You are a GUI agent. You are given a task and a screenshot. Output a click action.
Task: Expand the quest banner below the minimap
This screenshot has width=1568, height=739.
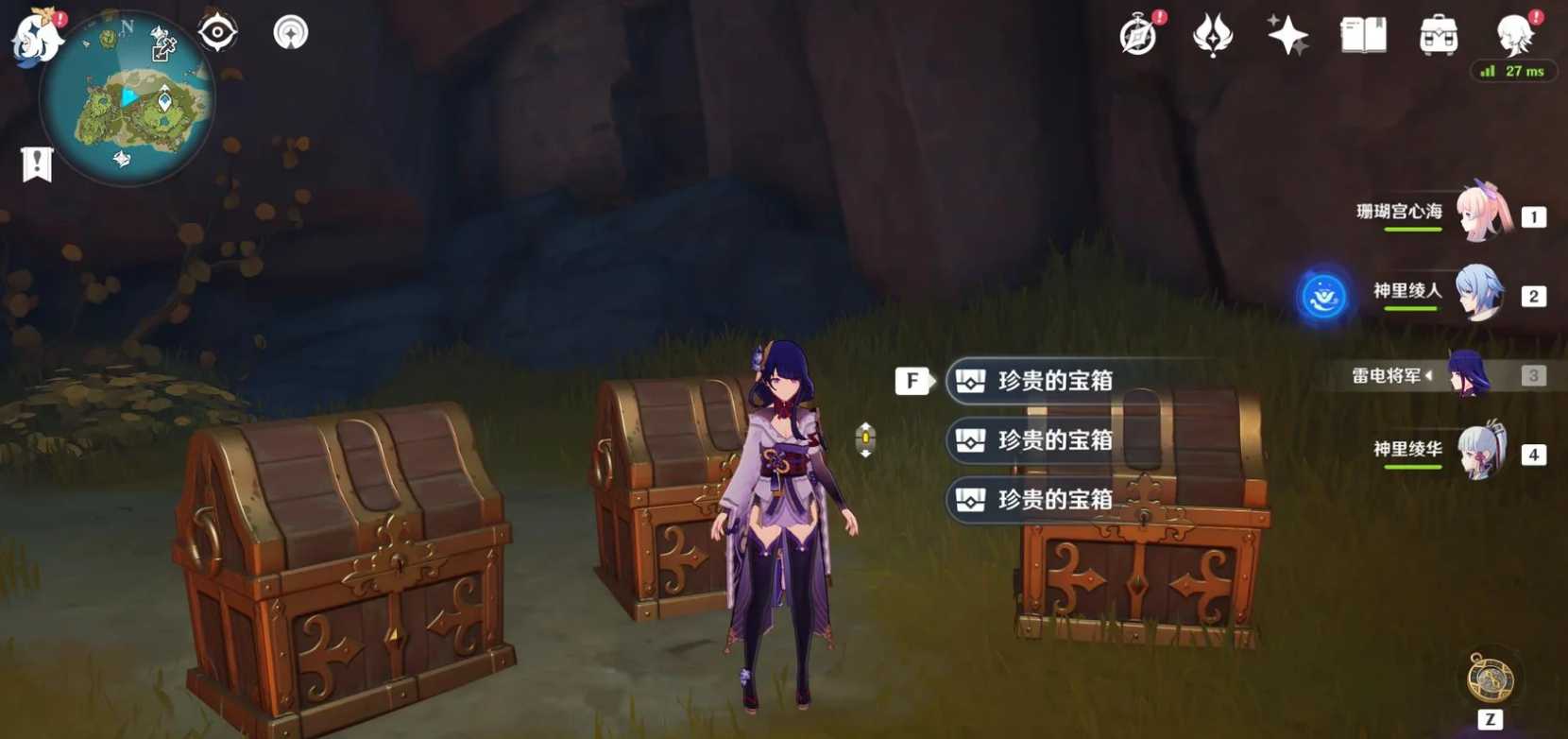[36, 163]
